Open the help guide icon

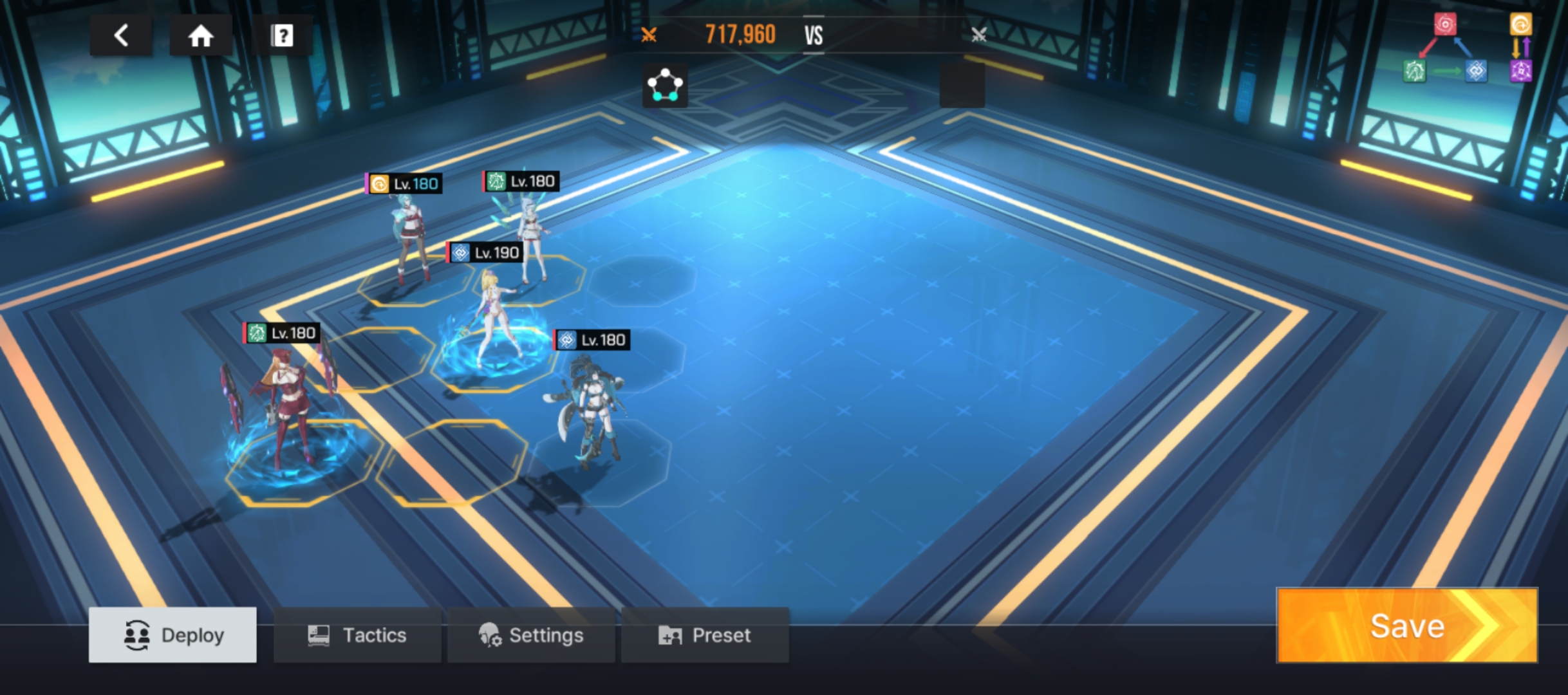282,35
